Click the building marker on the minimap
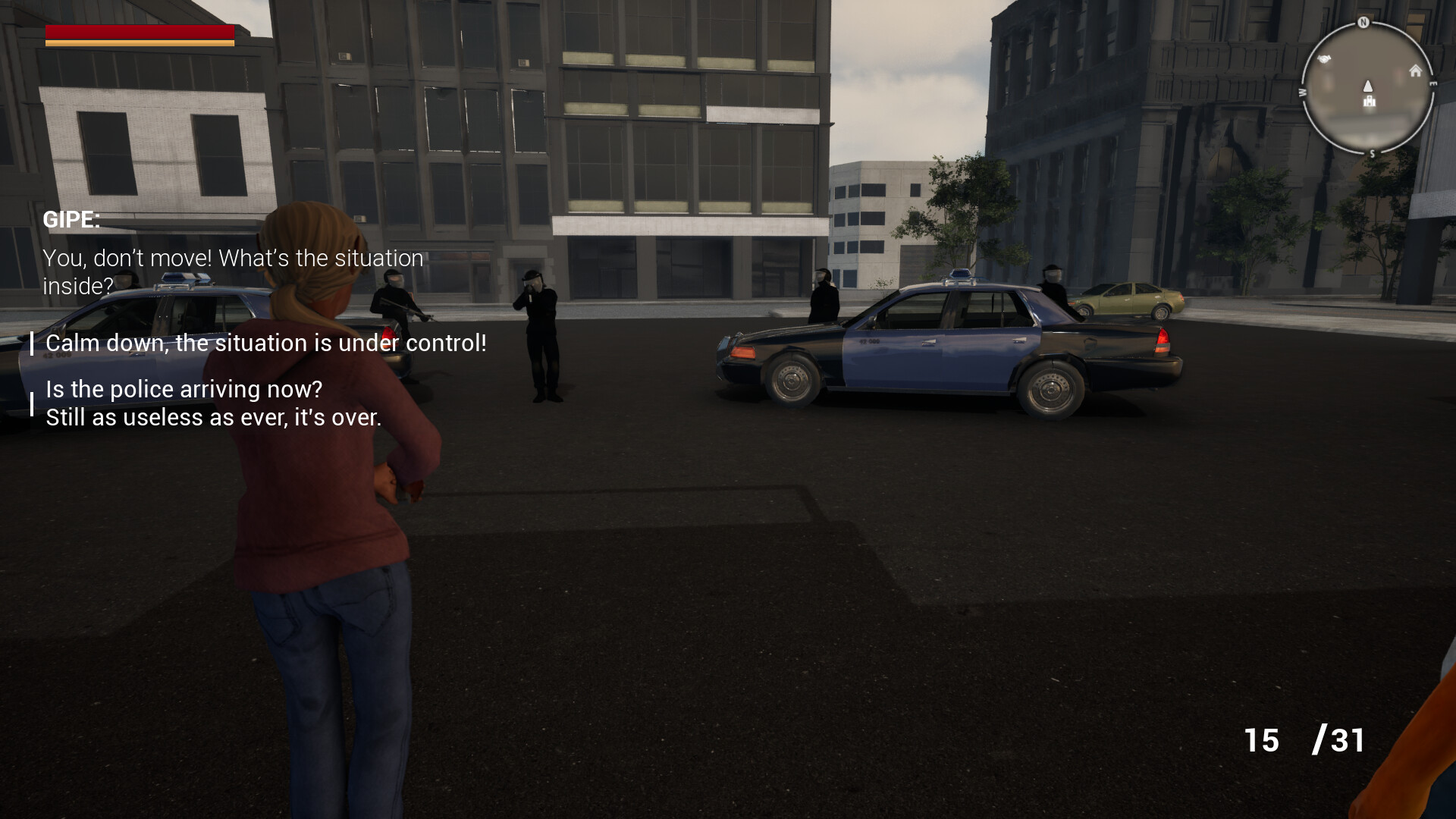The image size is (1456, 819). pyautogui.click(x=1370, y=102)
